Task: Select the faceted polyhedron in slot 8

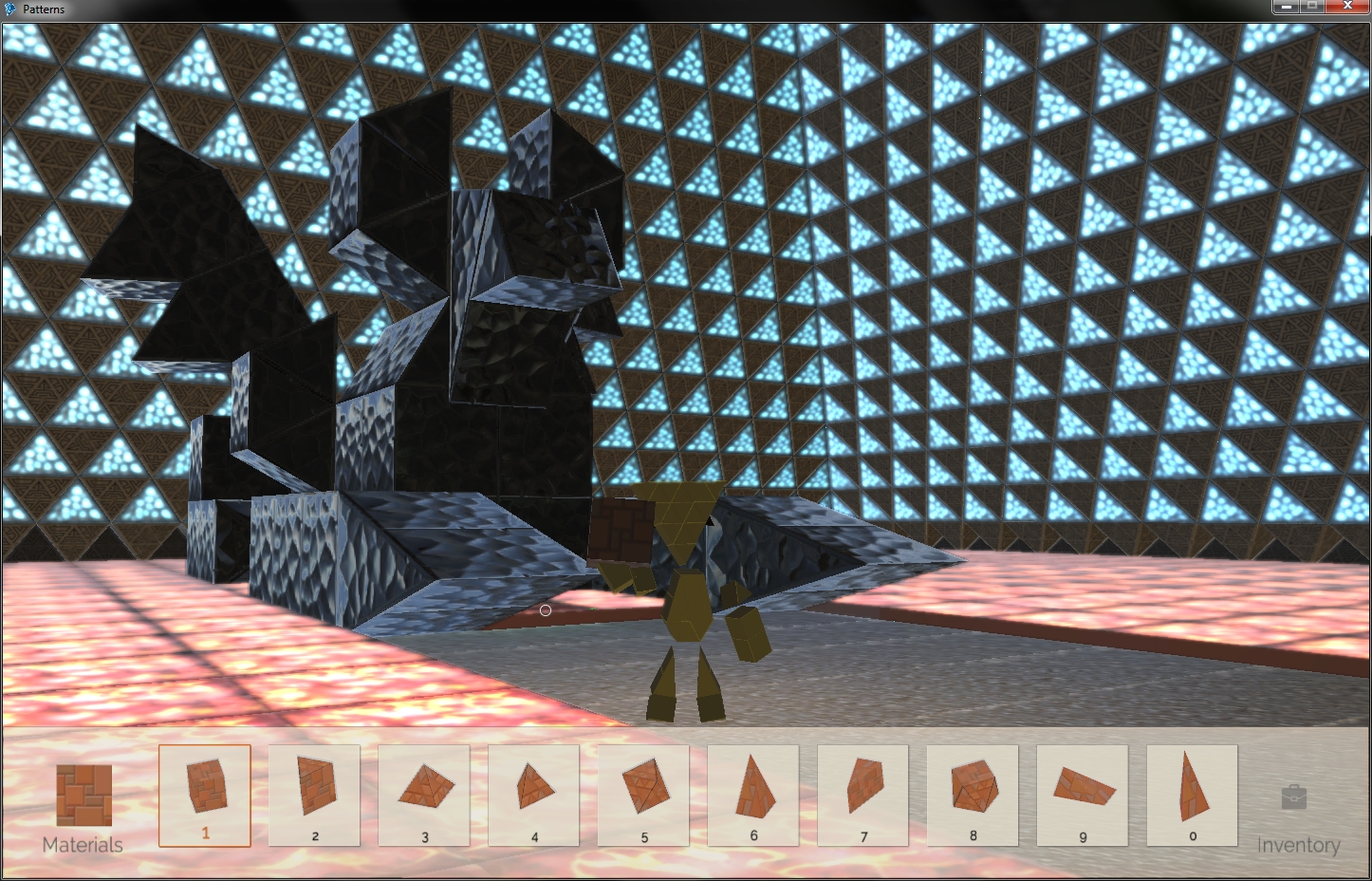Action: tap(973, 788)
